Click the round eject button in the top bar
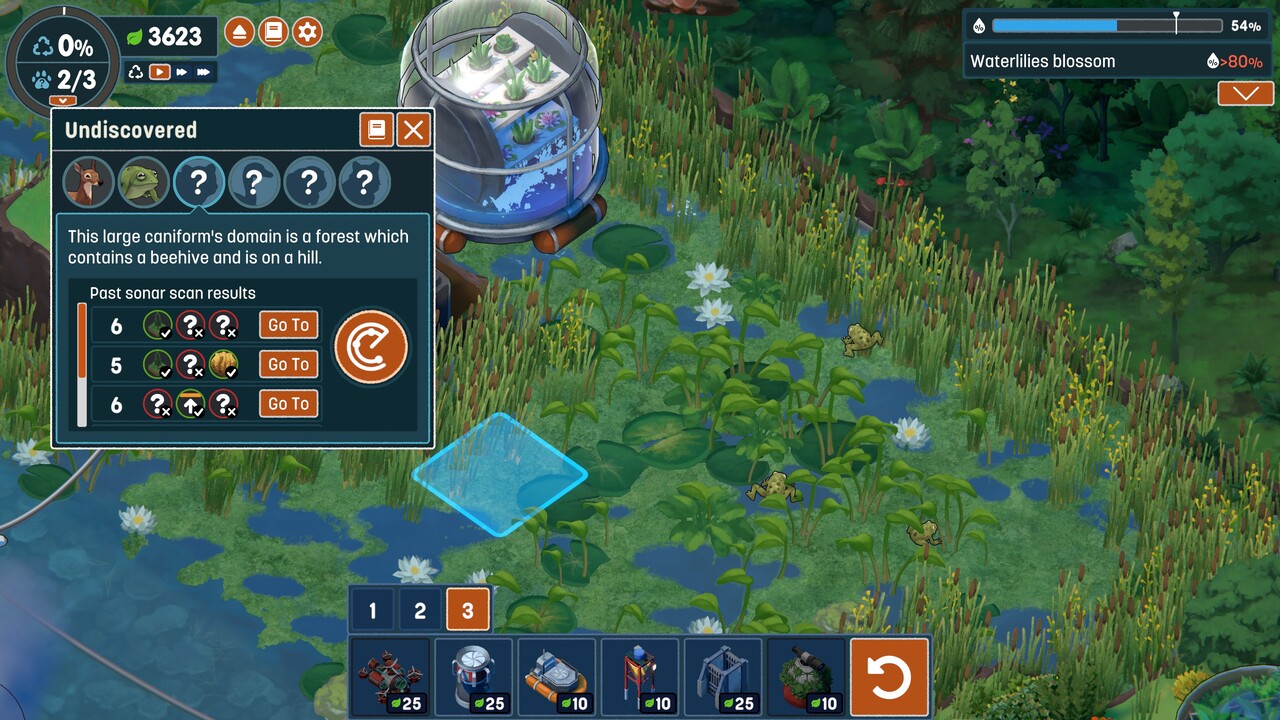The height and width of the screenshot is (720, 1280). [x=239, y=32]
